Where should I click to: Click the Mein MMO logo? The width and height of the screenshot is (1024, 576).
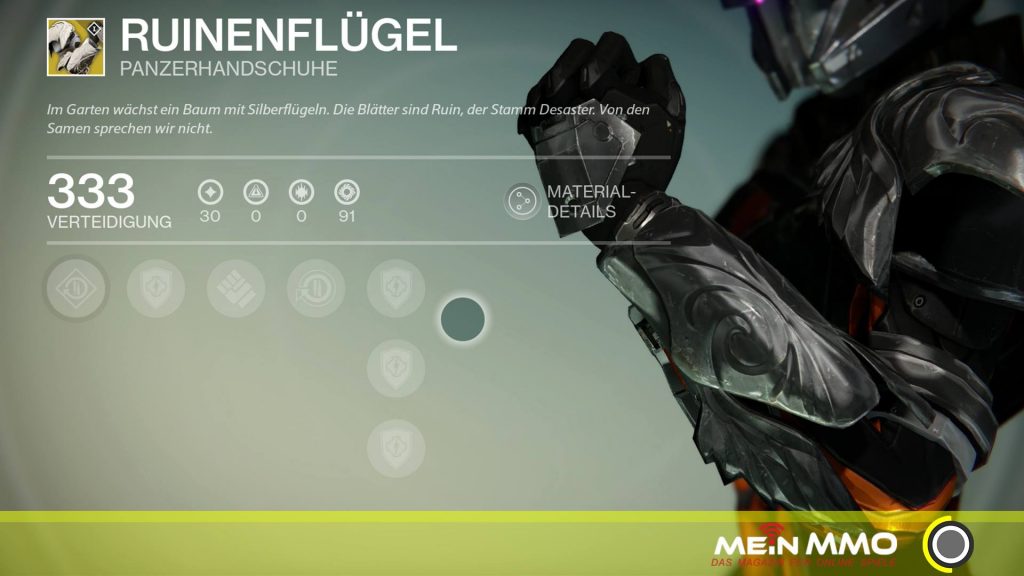(804, 547)
